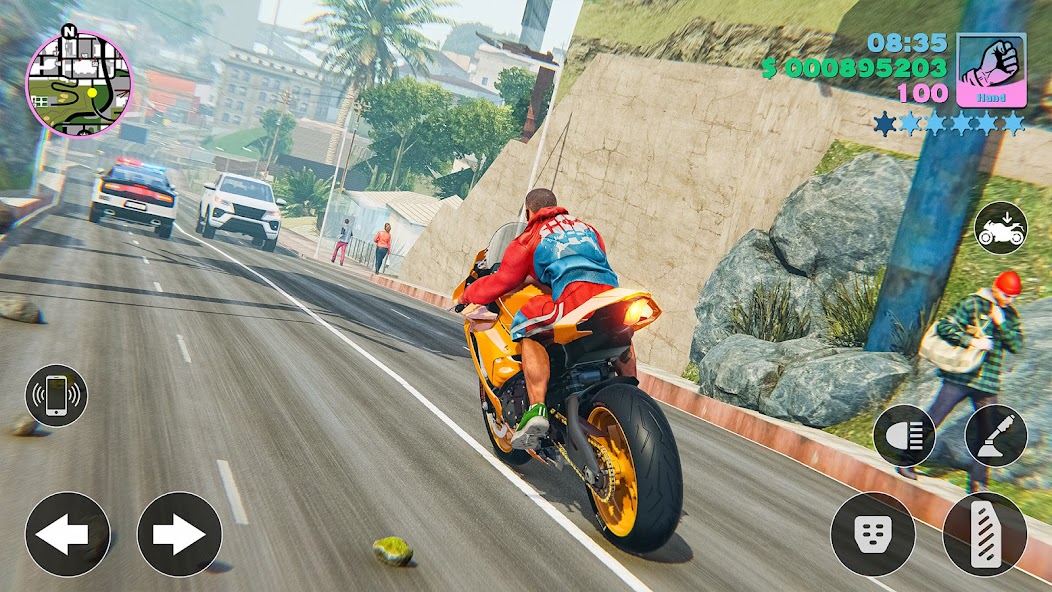This screenshot has height=592, width=1052.
Task: Select the fist Hand weapon slot
Action: (991, 69)
